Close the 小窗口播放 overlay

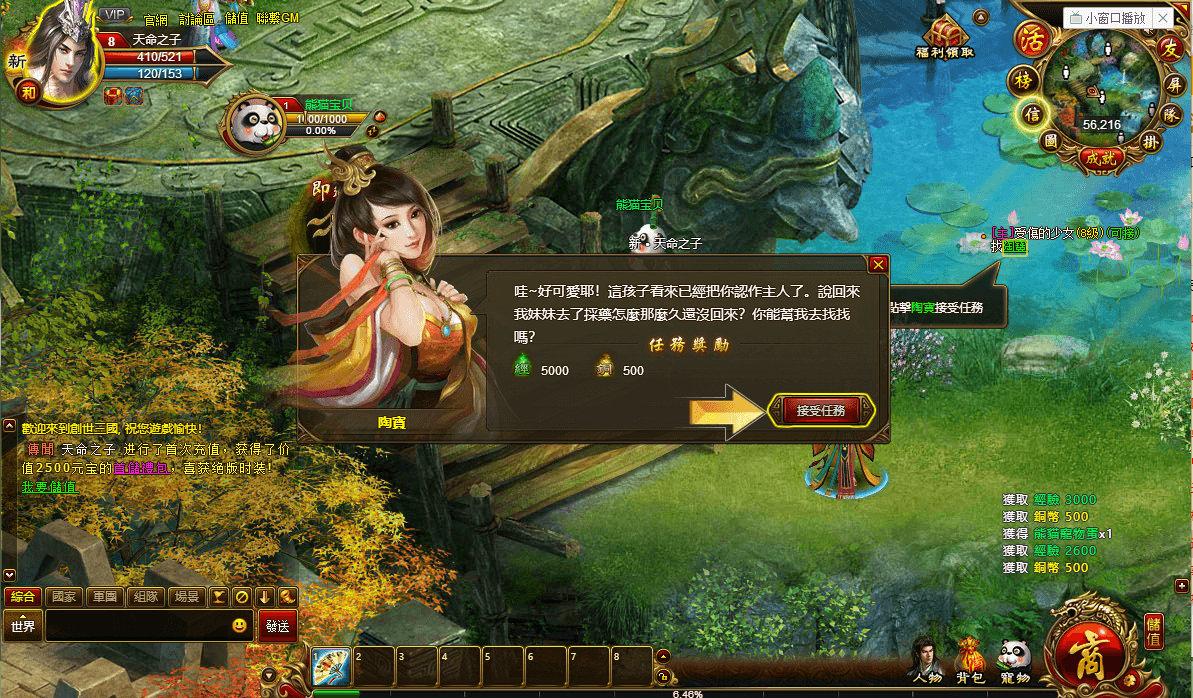point(1162,18)
